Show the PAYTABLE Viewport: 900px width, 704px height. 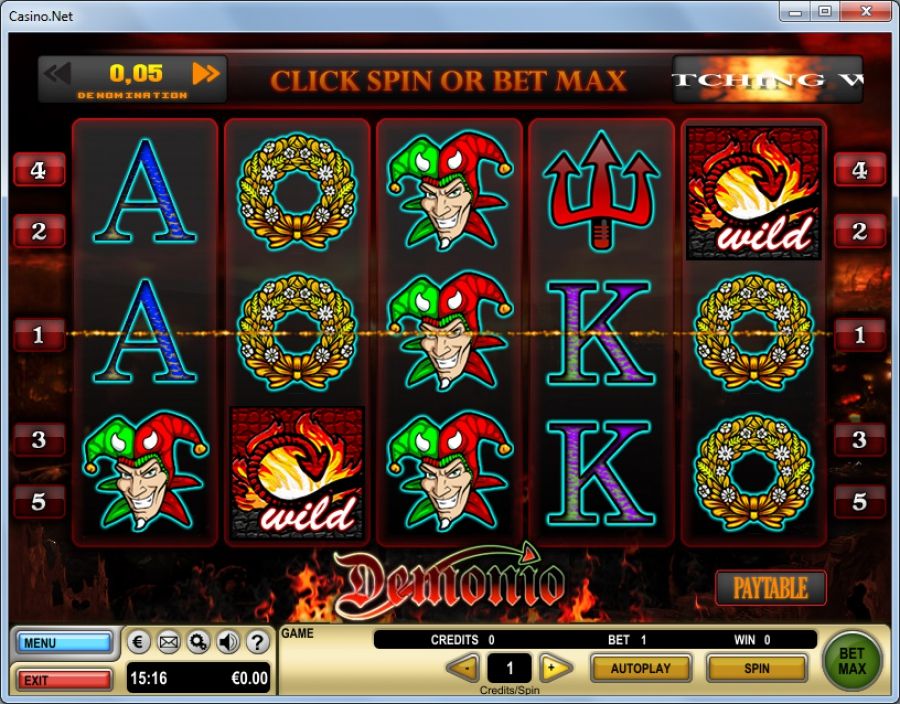(770, 588)
